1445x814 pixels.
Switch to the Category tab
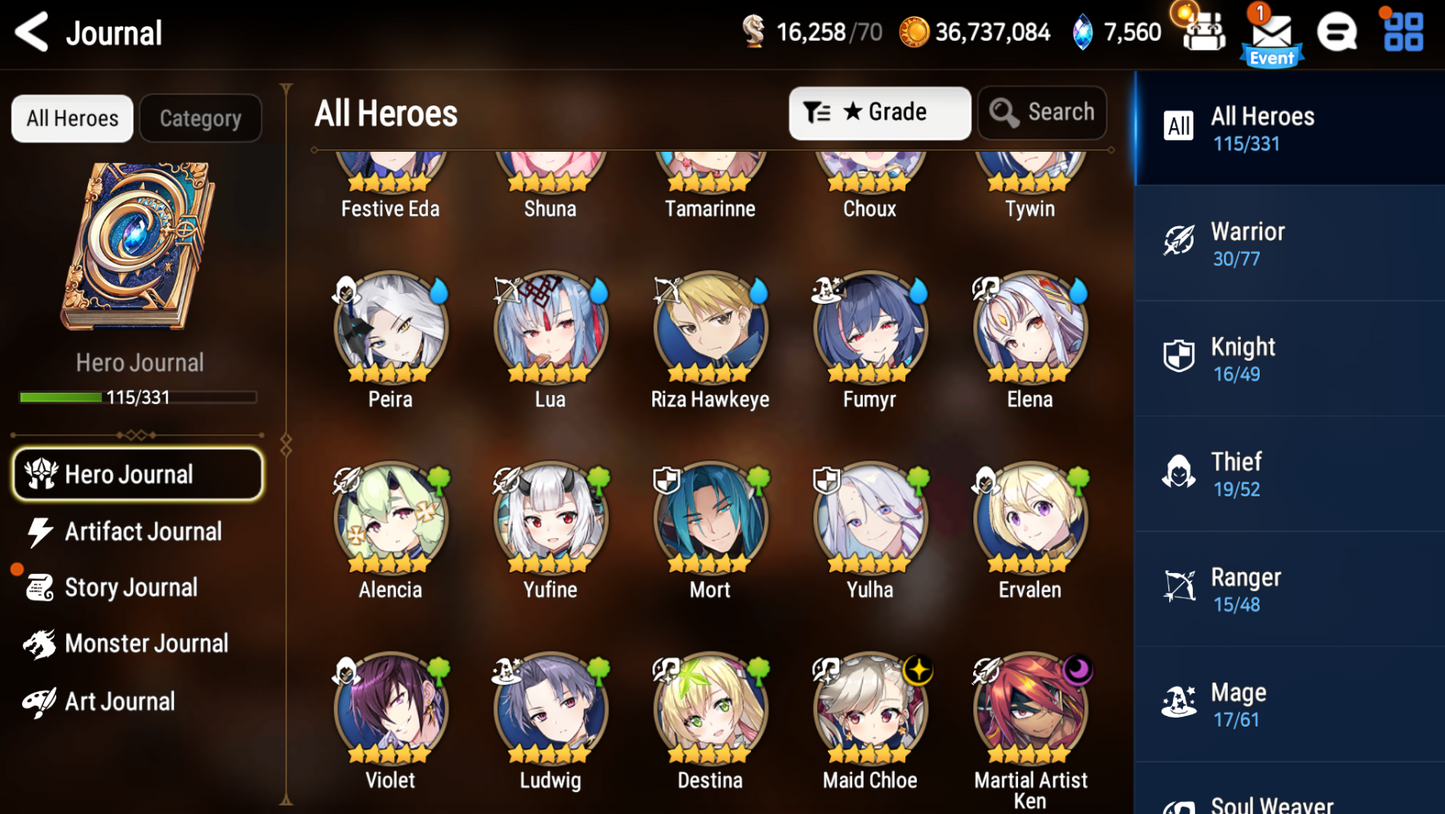pyautogui.click(x=200, y=118)
